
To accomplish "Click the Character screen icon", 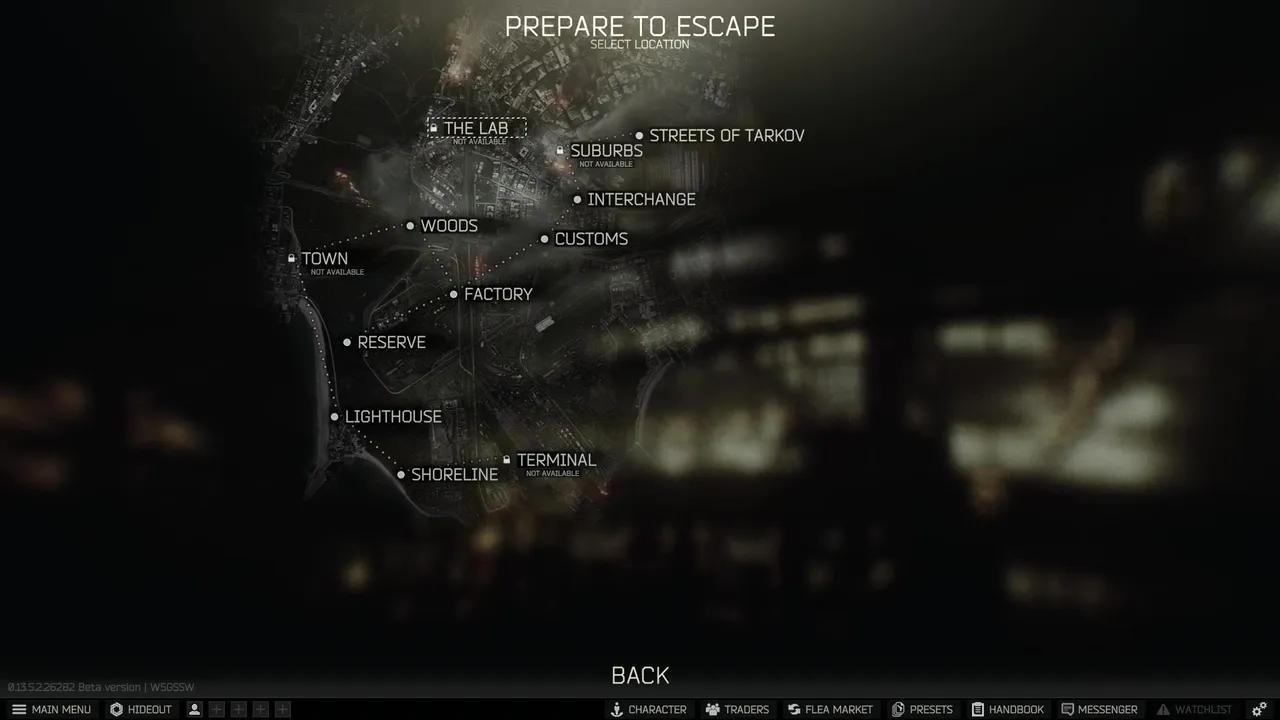I will tap(649, 709).
